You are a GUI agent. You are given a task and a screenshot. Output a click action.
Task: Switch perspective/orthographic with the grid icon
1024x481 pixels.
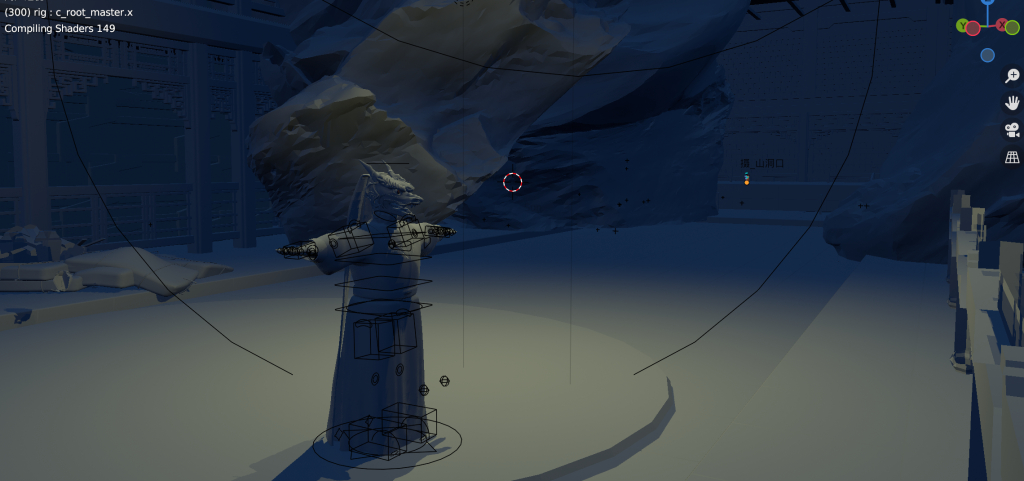1011,157
